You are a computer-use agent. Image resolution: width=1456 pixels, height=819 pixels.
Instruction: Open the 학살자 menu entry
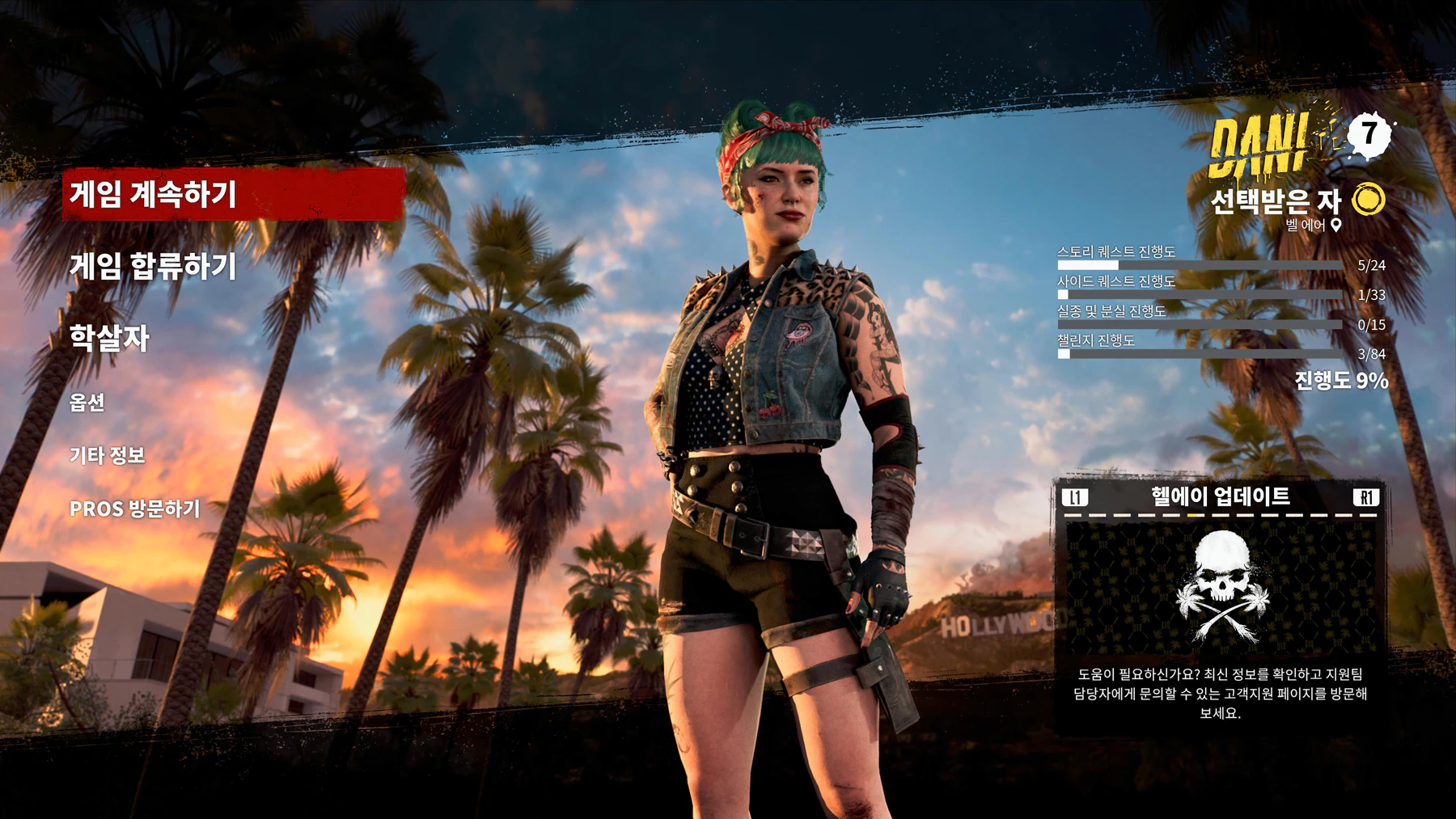pos(109,338)
